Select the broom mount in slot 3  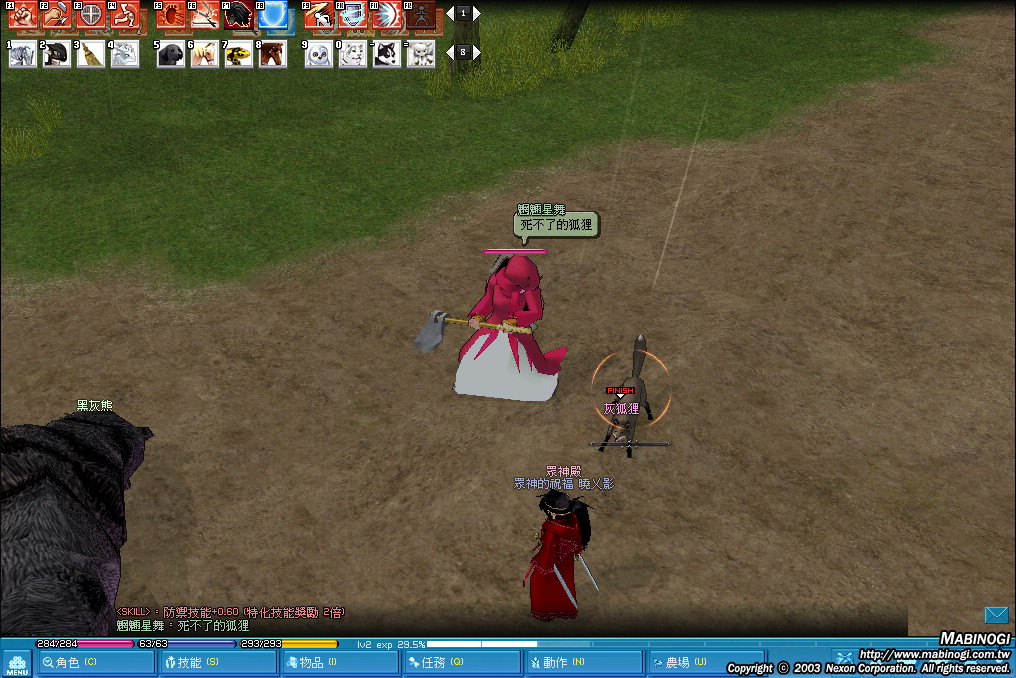coord(90,54)
